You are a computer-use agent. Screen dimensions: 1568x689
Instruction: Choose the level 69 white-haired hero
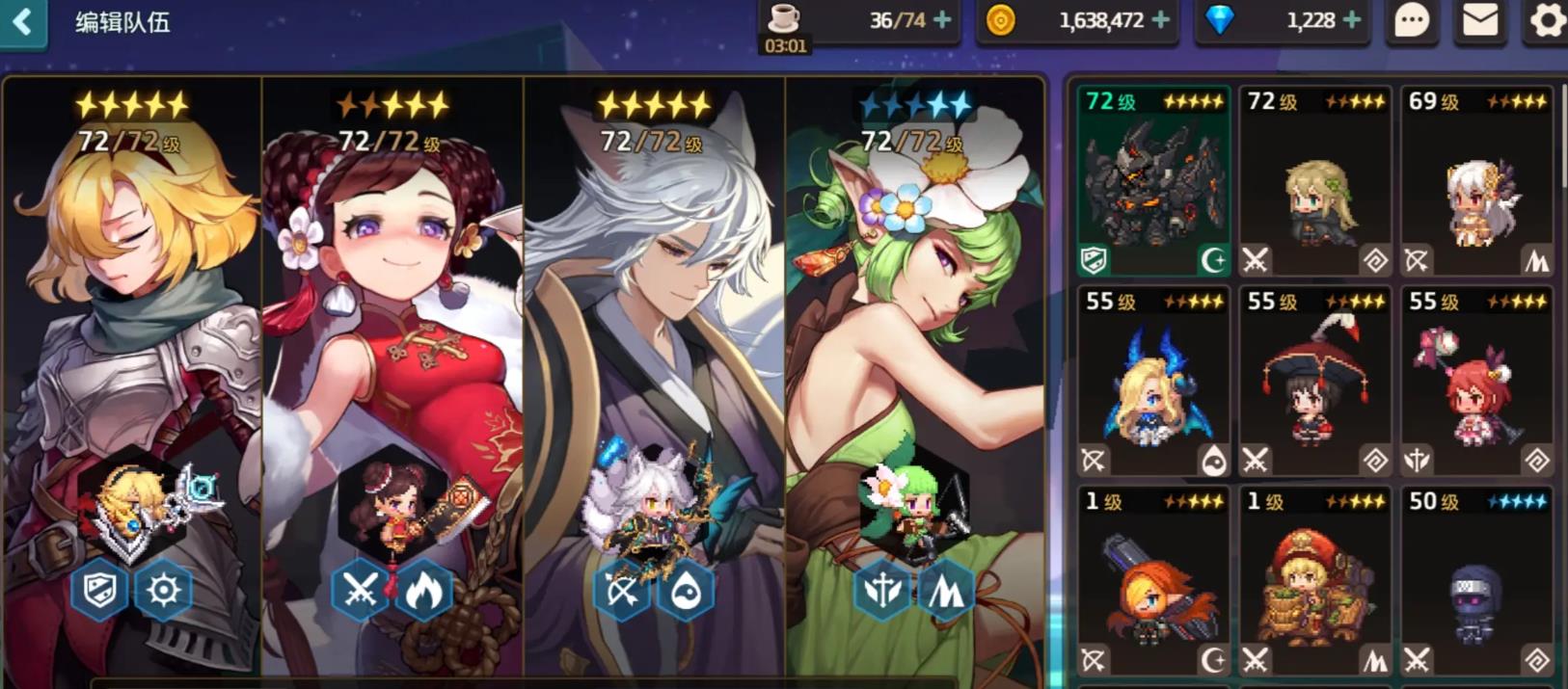point(1476,182)
